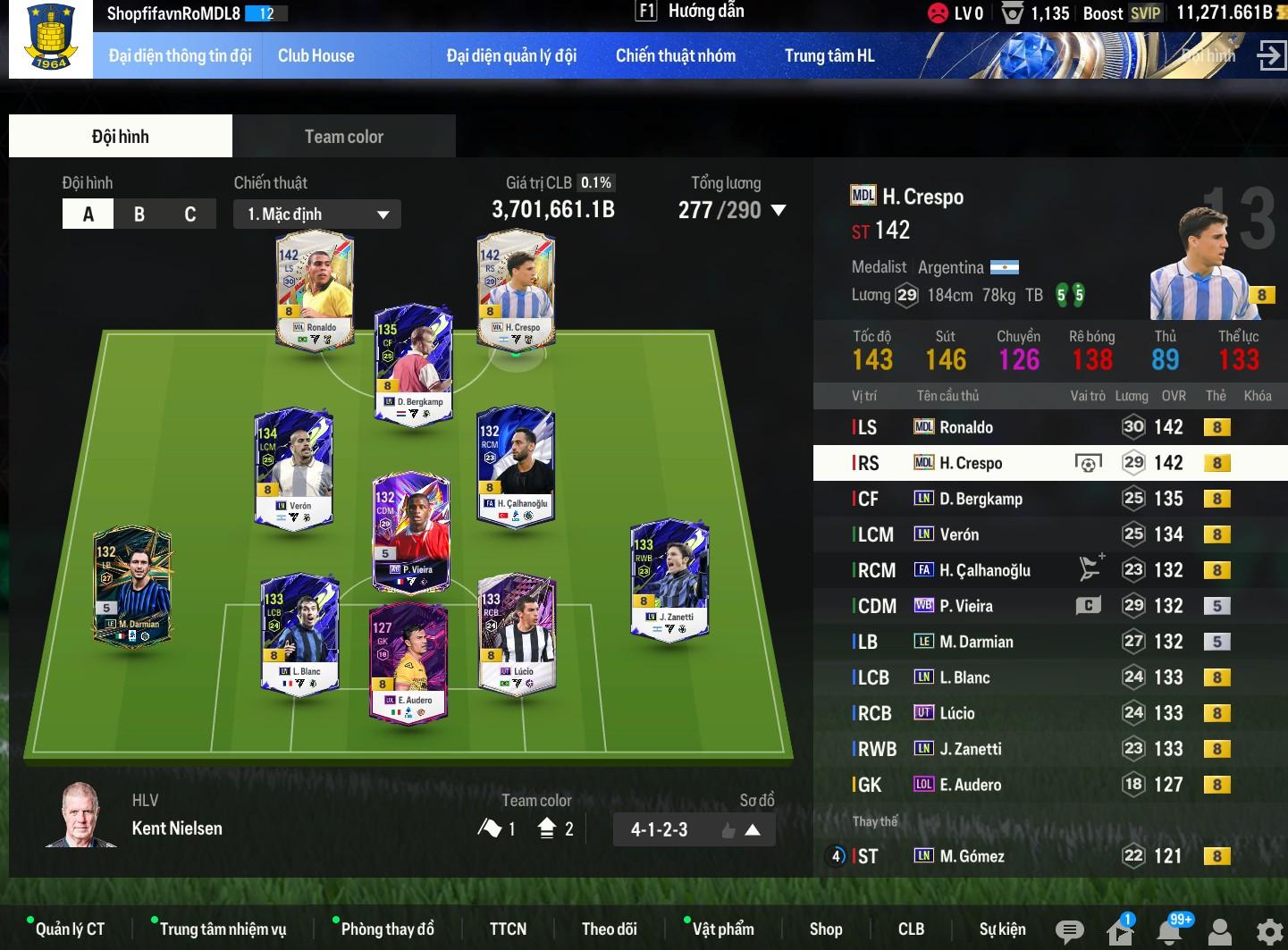Open Chiến thuật nhóm menu

pos(675,55)
